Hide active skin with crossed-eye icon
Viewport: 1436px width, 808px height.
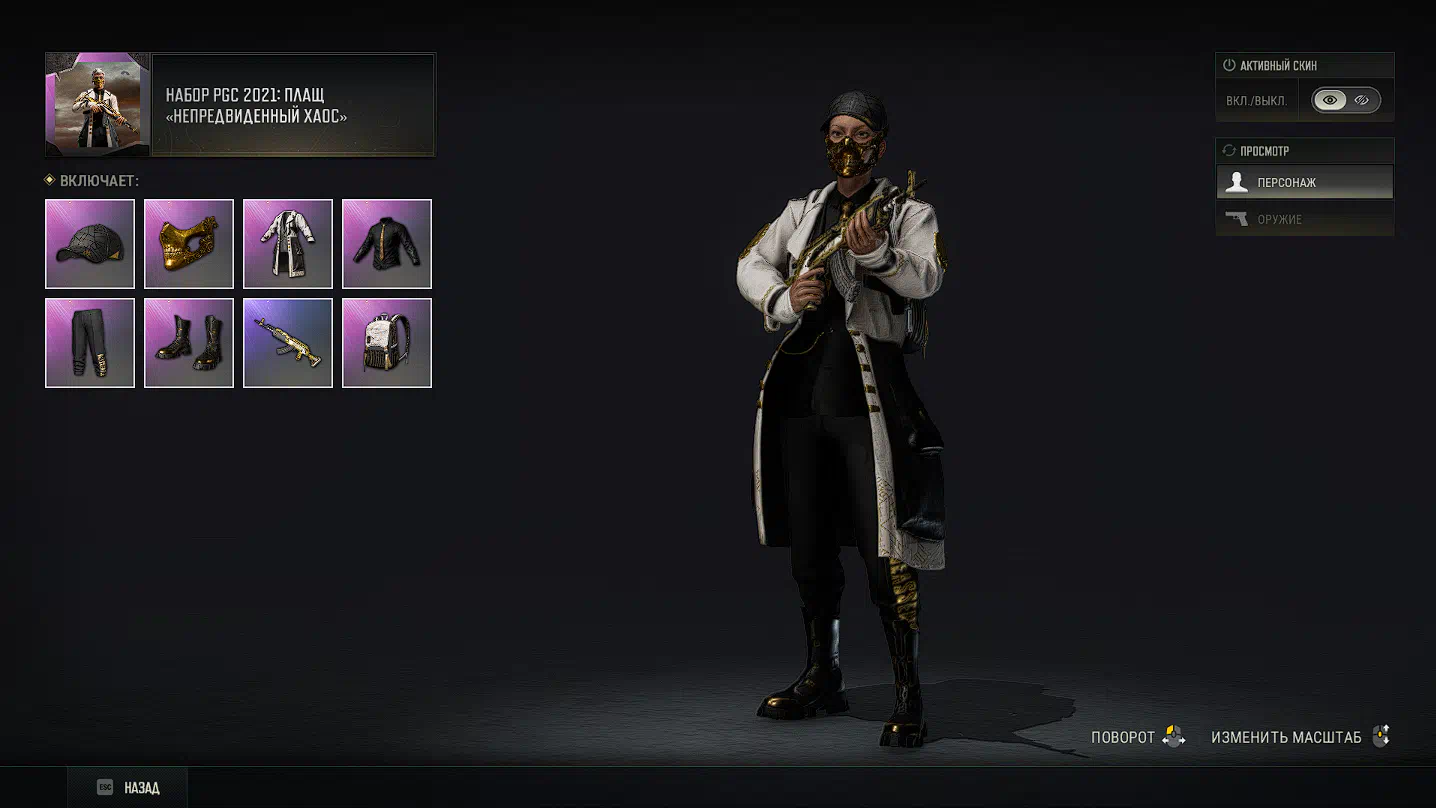click(1362, 100)
